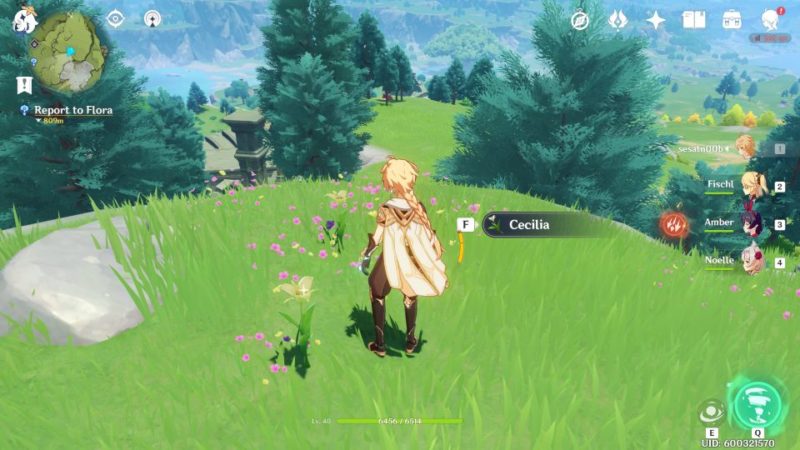
Task: Open the character profile head icon
Action: (x=770, y=20)
